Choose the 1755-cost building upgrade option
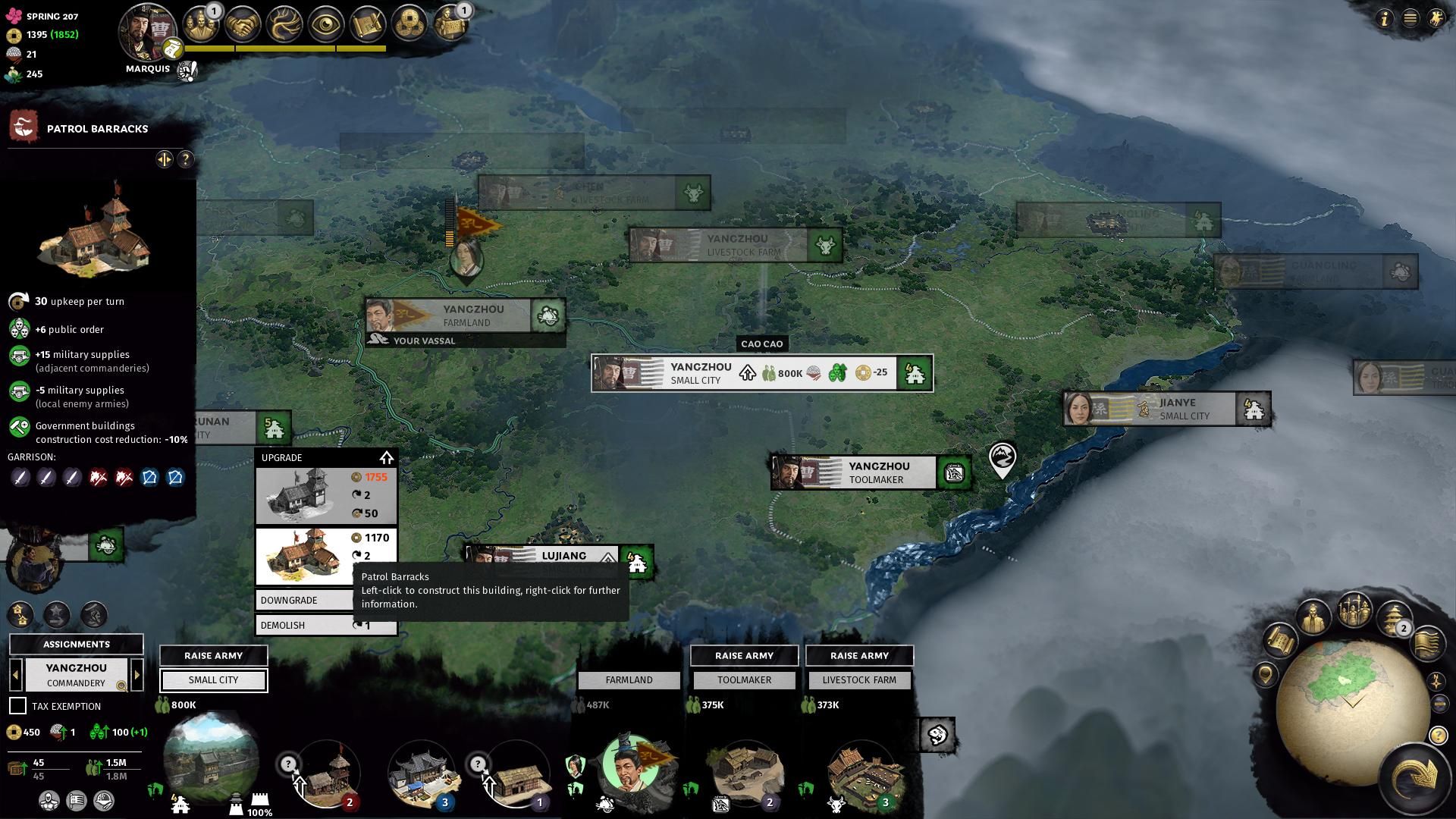Image resolution: width=1456 pixels, height=819 pixels. (326, 496)
